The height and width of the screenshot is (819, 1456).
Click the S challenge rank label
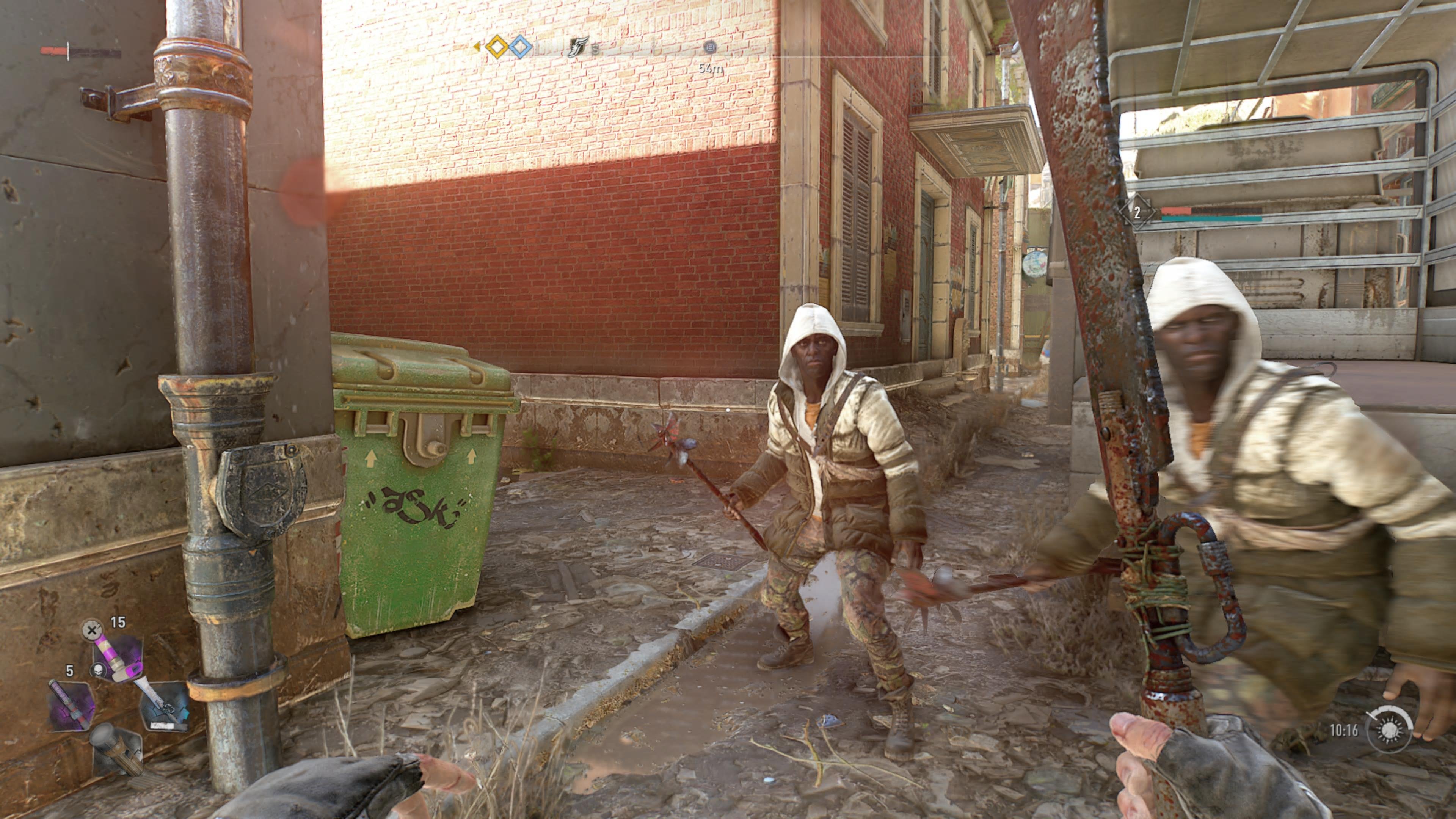coord(596,50)
